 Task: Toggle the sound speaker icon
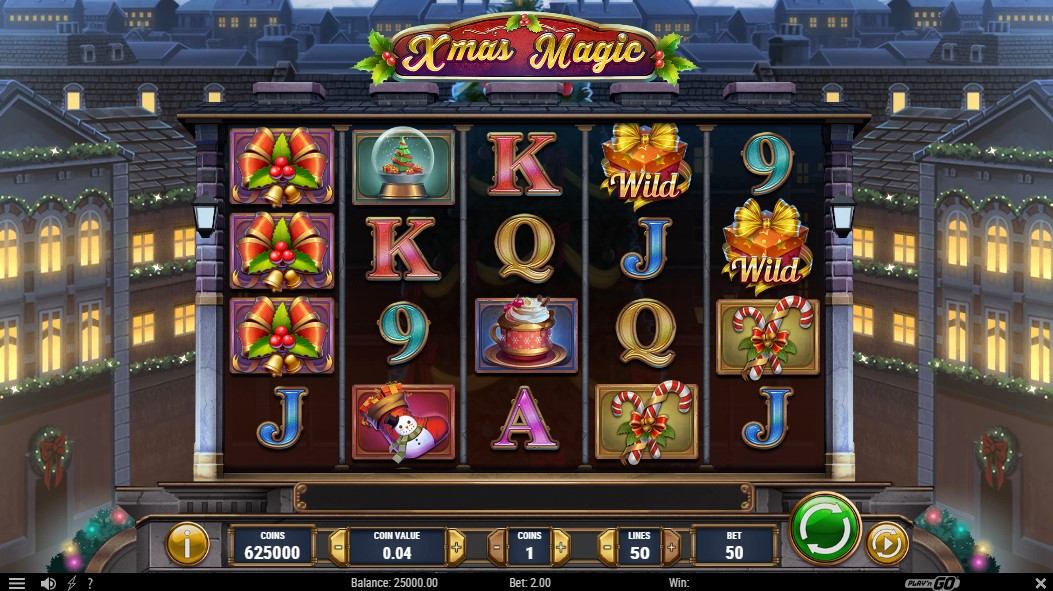(x=47, y=582)
